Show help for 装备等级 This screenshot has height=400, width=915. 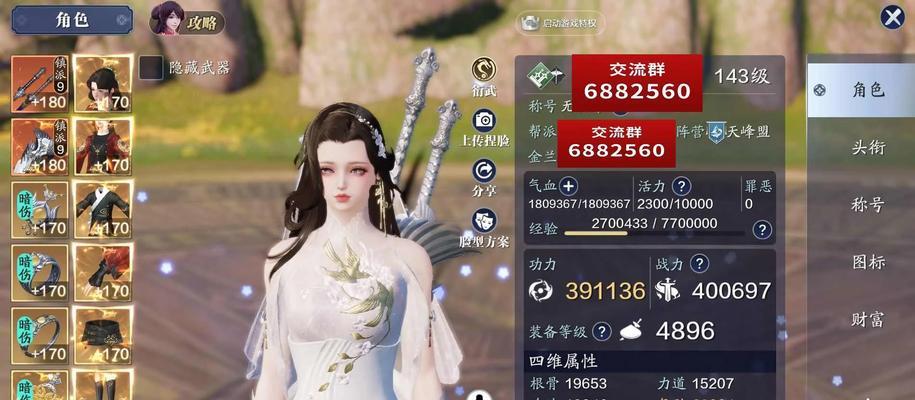[601, 331]
